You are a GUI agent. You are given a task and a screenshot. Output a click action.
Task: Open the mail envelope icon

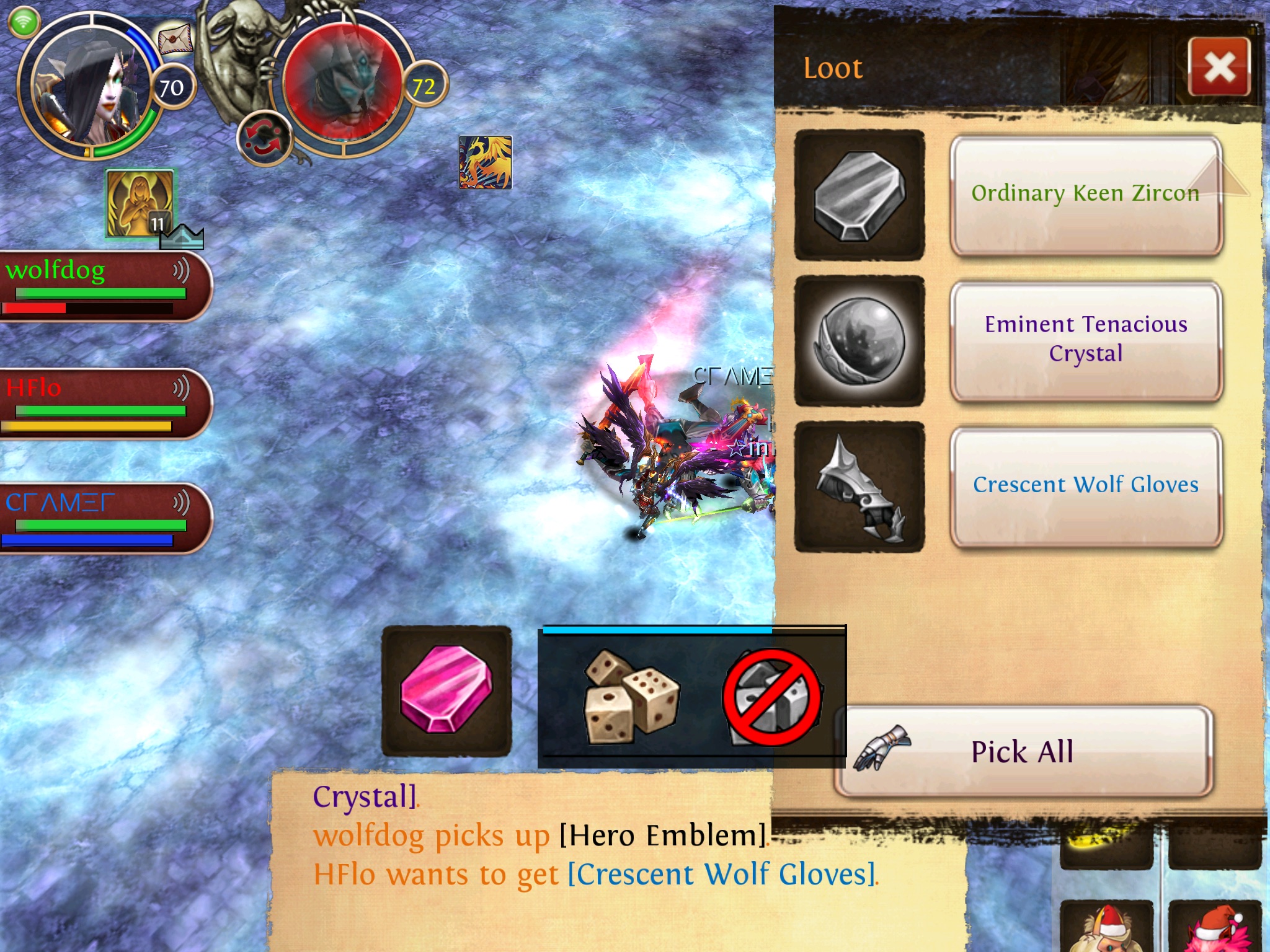click(174, 40)
